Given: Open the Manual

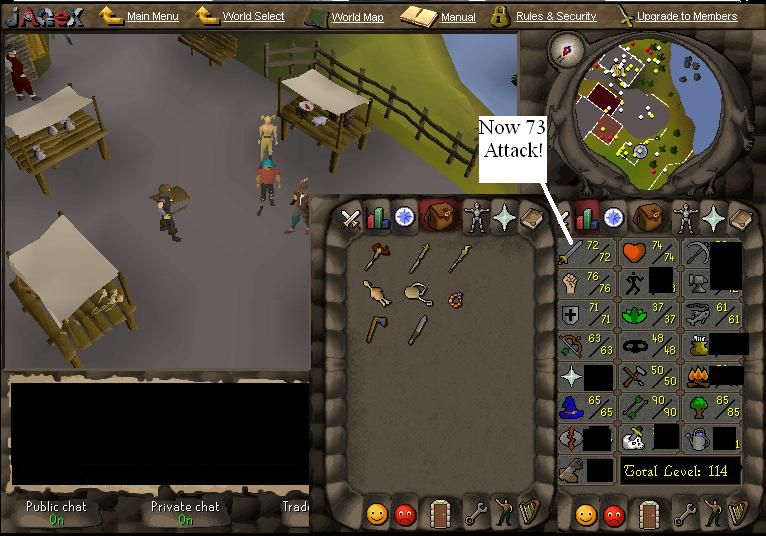Looking at the screenshot, I should [x=458, y=17].
